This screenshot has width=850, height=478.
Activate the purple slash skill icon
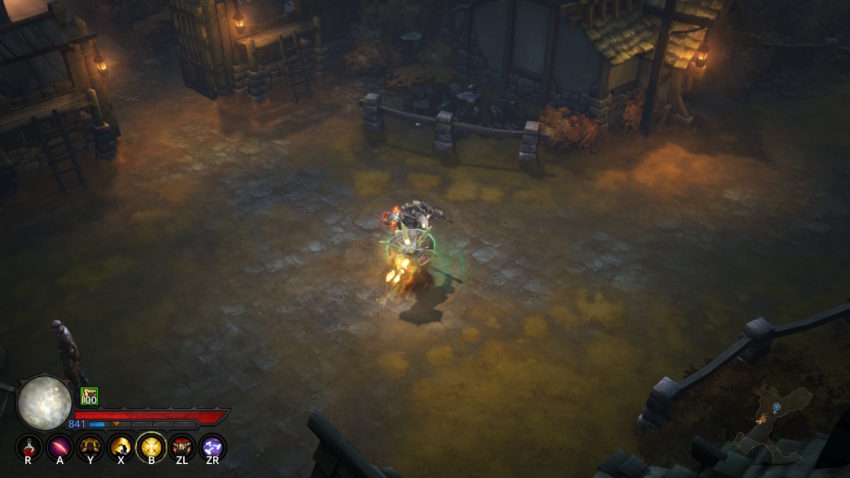60,446
